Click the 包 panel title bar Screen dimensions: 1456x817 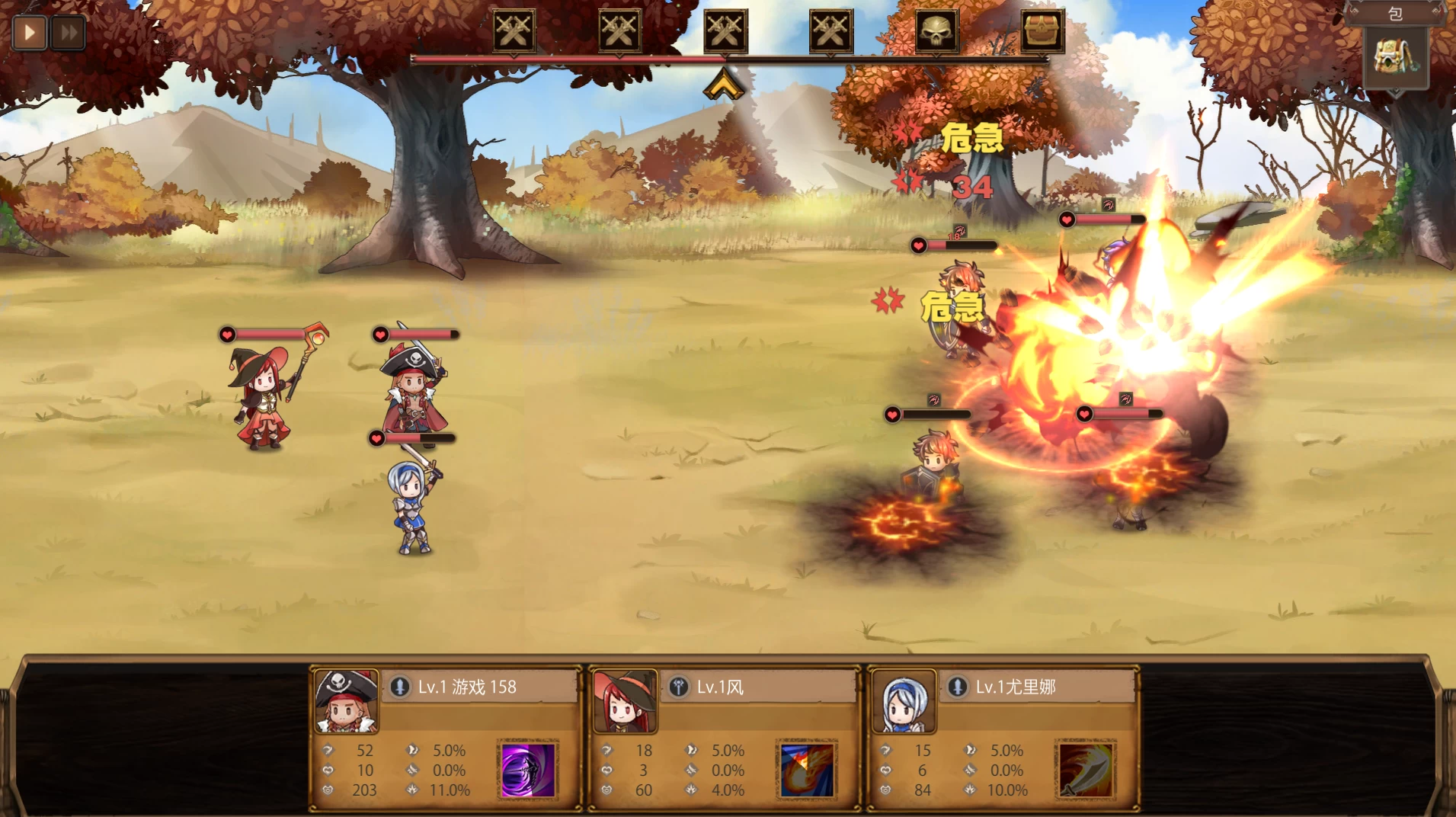point(1397,13)
